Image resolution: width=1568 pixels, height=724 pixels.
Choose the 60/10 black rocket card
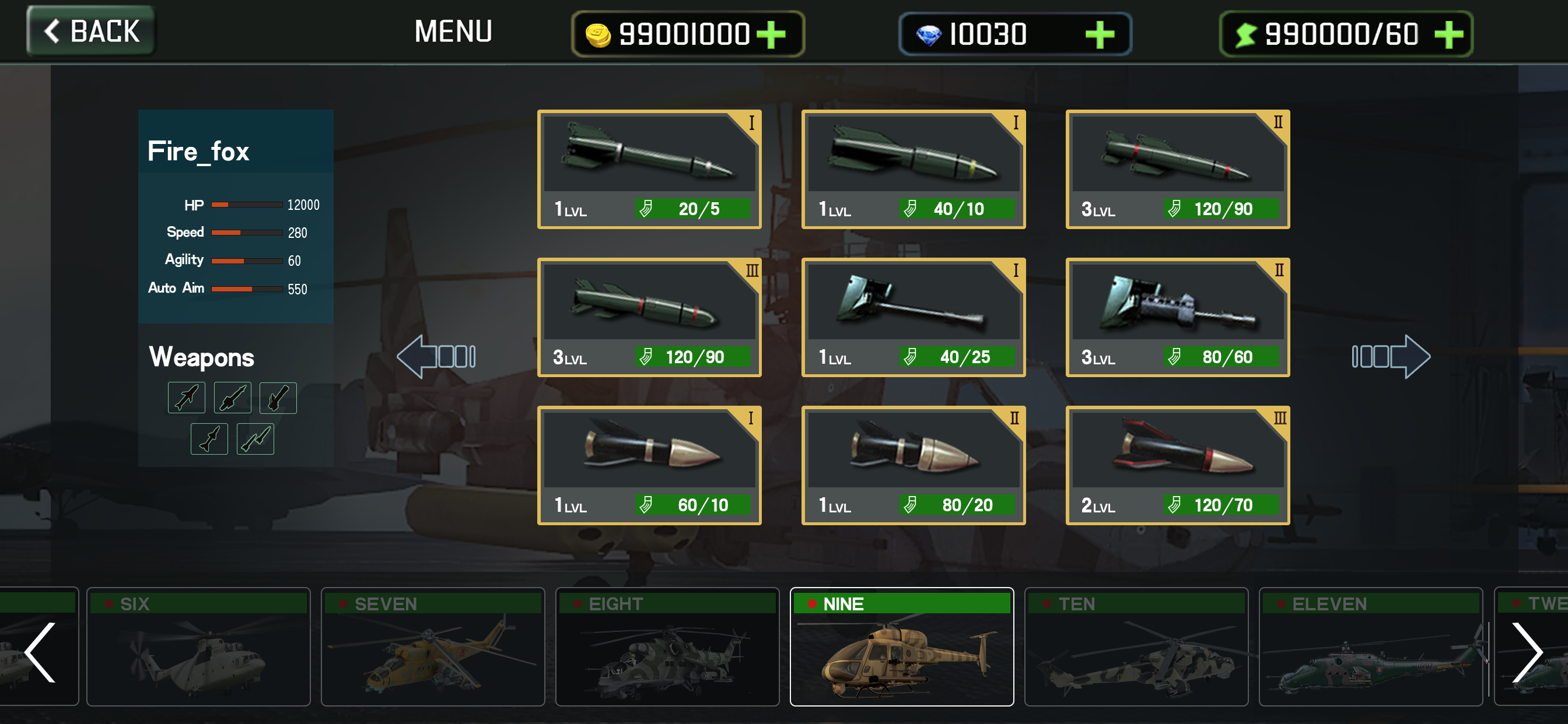649,465
